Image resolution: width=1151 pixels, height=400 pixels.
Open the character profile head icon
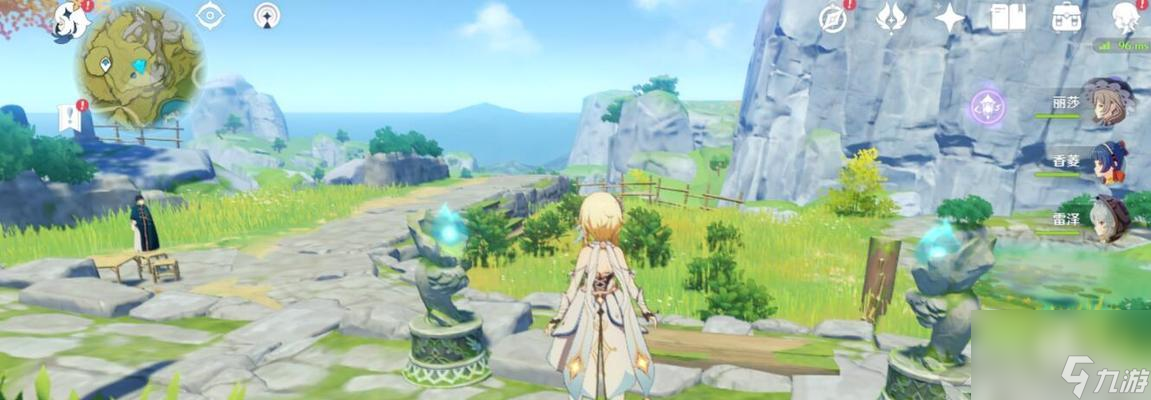(1126, 17)
